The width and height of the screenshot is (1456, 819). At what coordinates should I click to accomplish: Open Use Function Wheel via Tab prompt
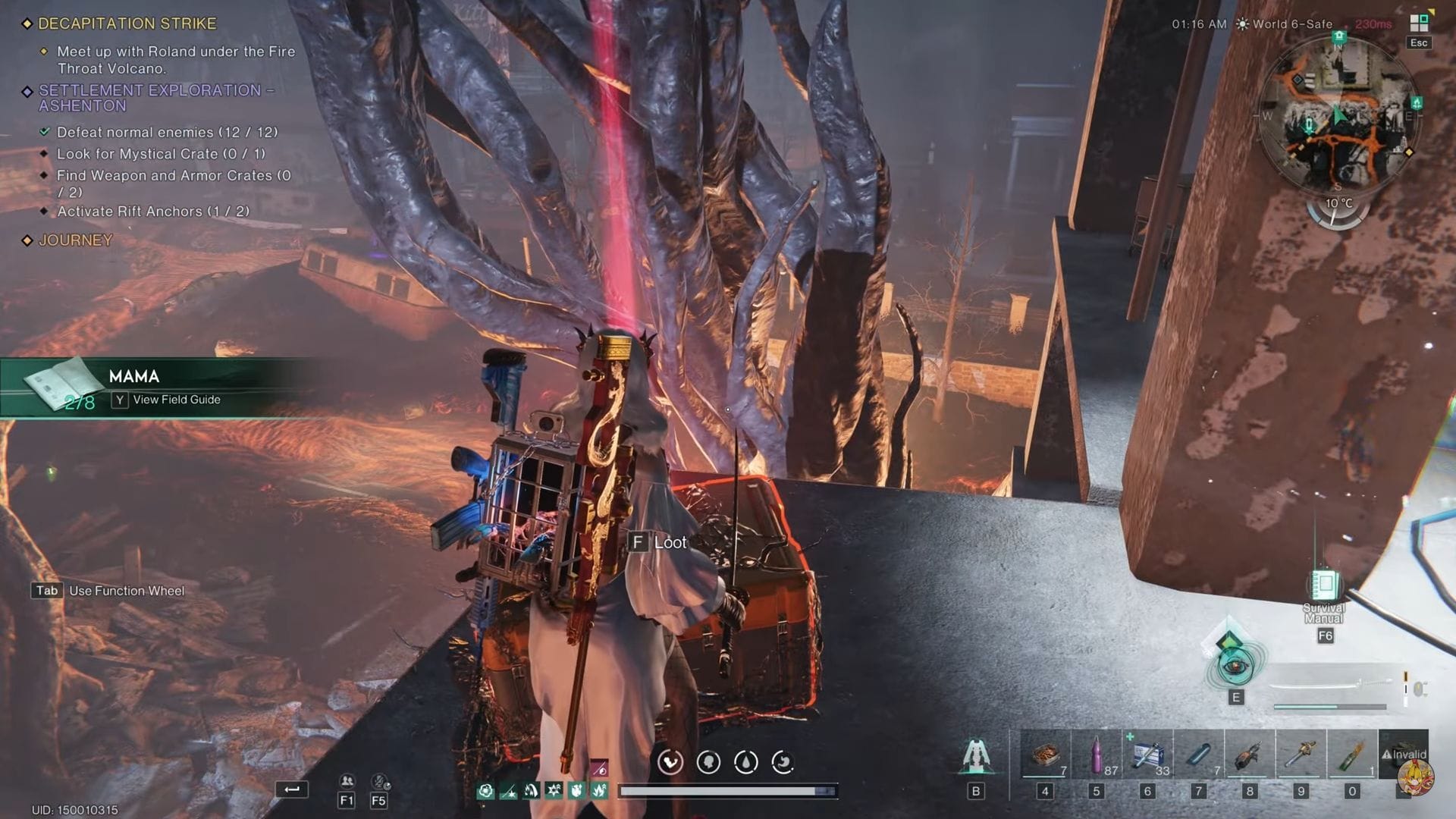[x=47, y=590]
